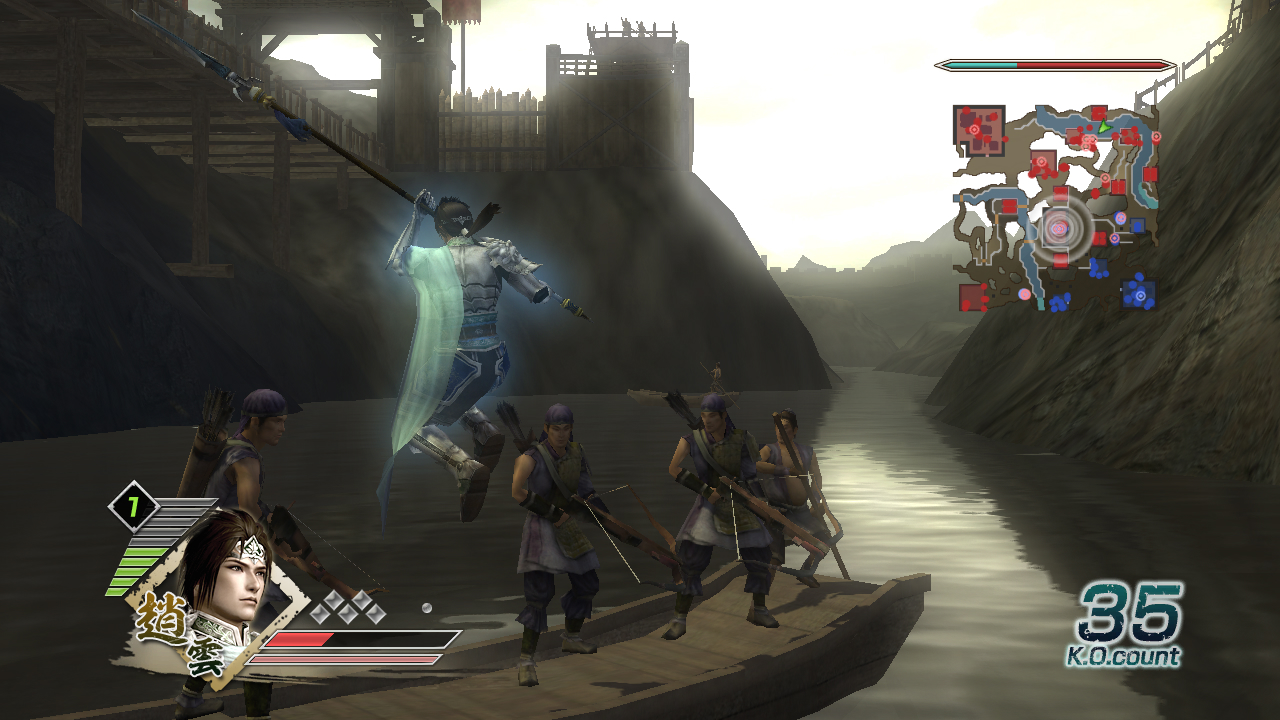The image size is (1280, 720).
Task: Click the green player arrow on minimap
Action: pyautogui.click(x=1102, y=127)
